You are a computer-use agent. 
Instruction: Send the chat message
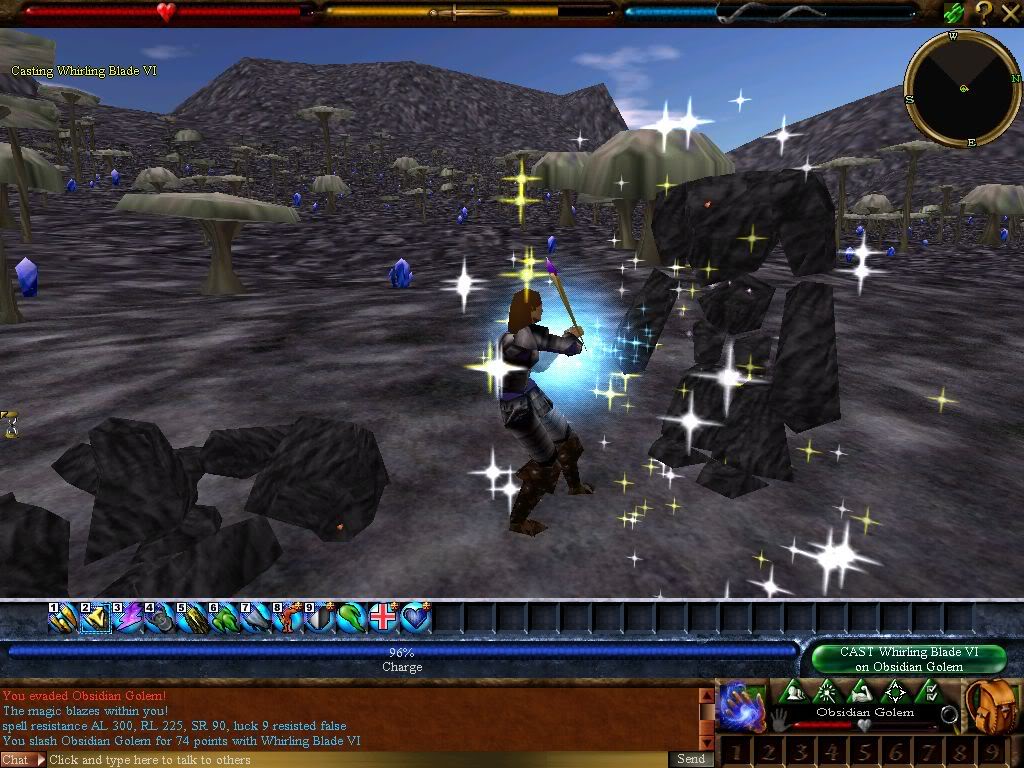(691, 759)
